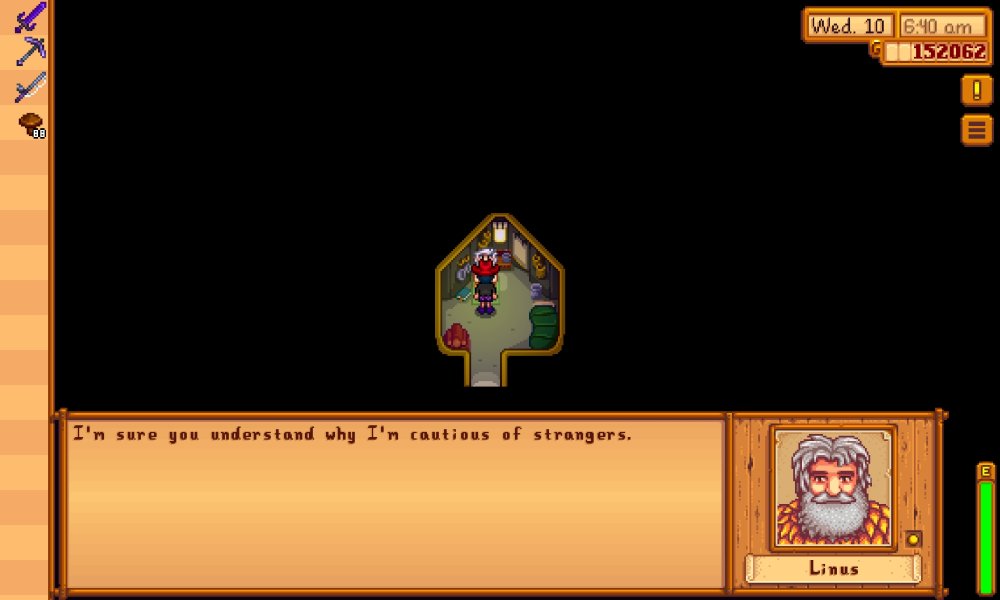Equip the curved scythe from the toolbar
This screenshot has width=1000, height=600.
click(x=30, y=88)
